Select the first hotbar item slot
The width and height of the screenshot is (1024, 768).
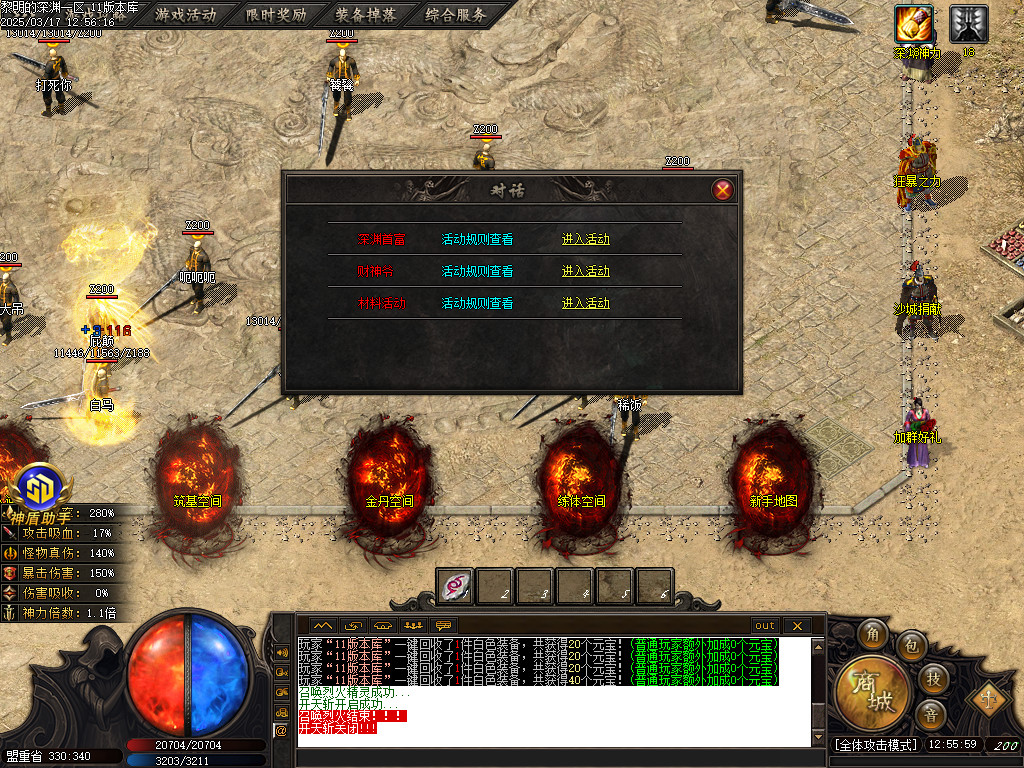tap(456, 586)
